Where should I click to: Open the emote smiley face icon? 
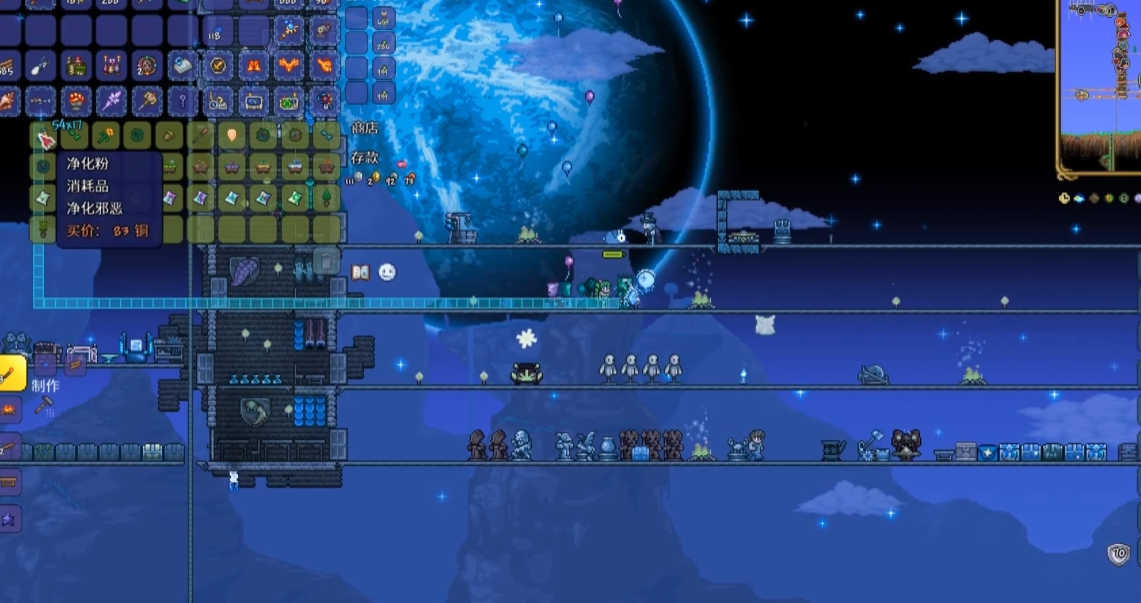click(x=387, y=272)
